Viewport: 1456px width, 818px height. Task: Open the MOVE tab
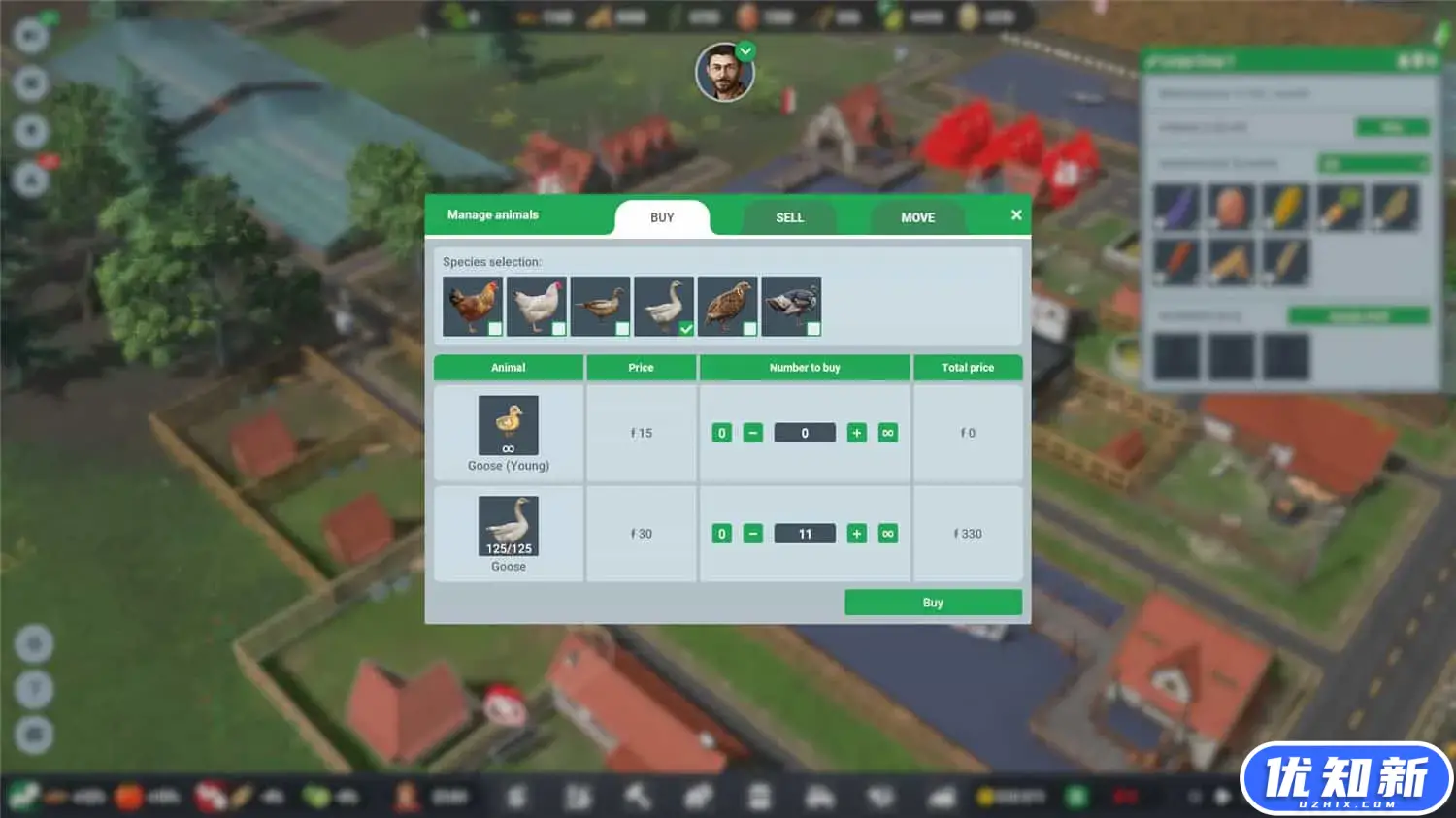(916, 217)
